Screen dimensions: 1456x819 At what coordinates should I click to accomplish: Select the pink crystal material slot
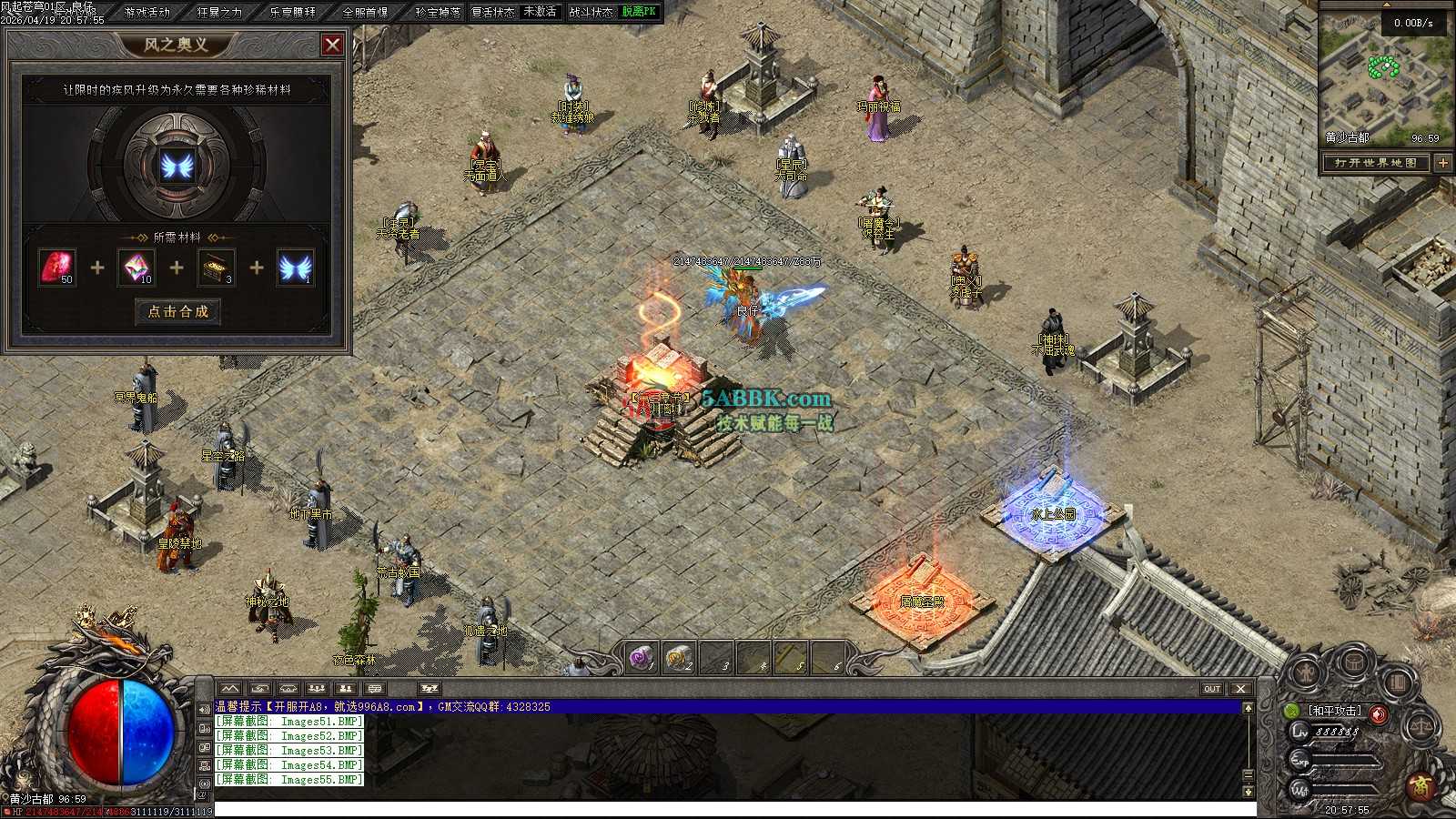point(136,268)
